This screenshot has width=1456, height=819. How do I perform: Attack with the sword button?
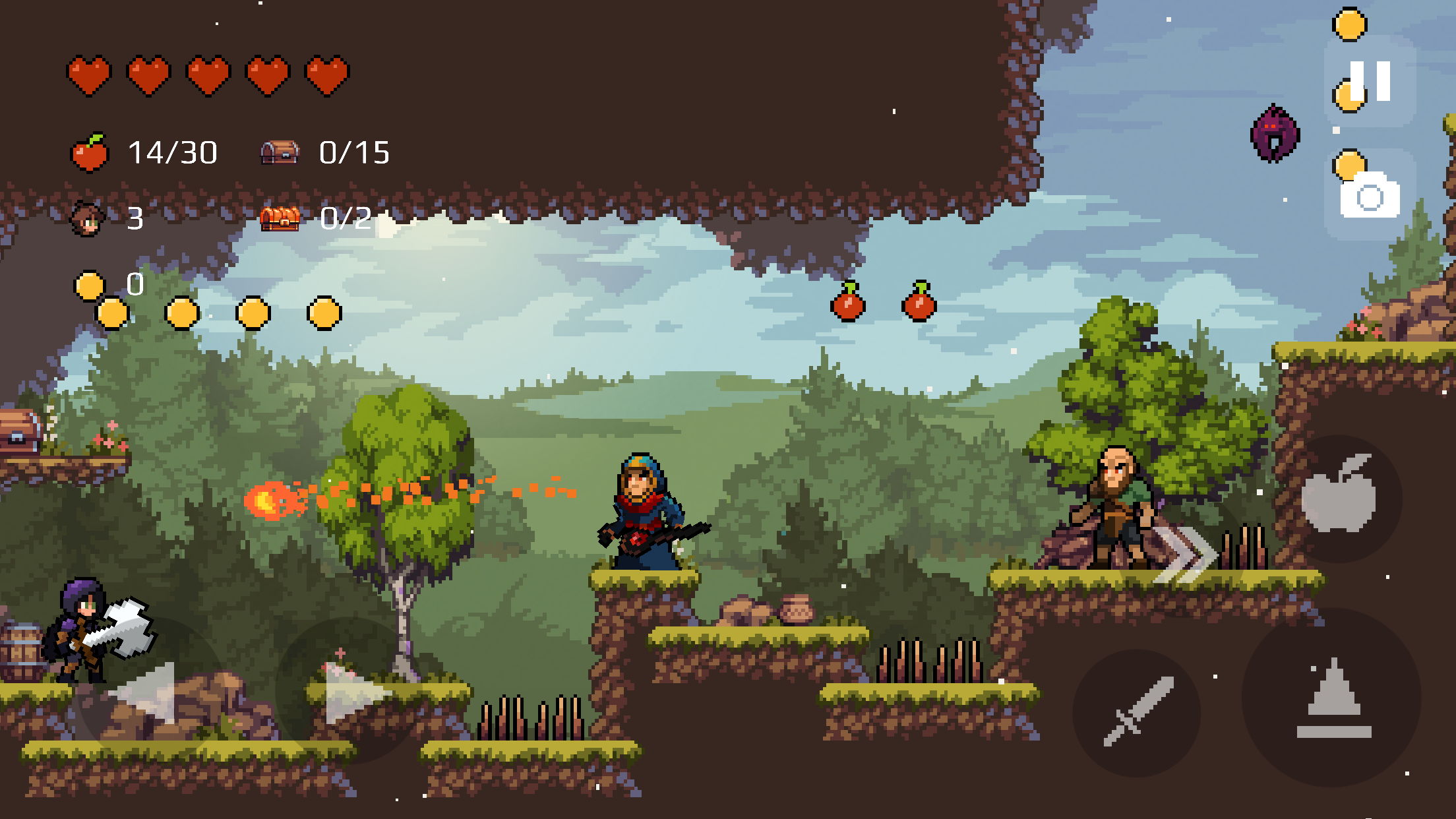[x=1137, y=712]
